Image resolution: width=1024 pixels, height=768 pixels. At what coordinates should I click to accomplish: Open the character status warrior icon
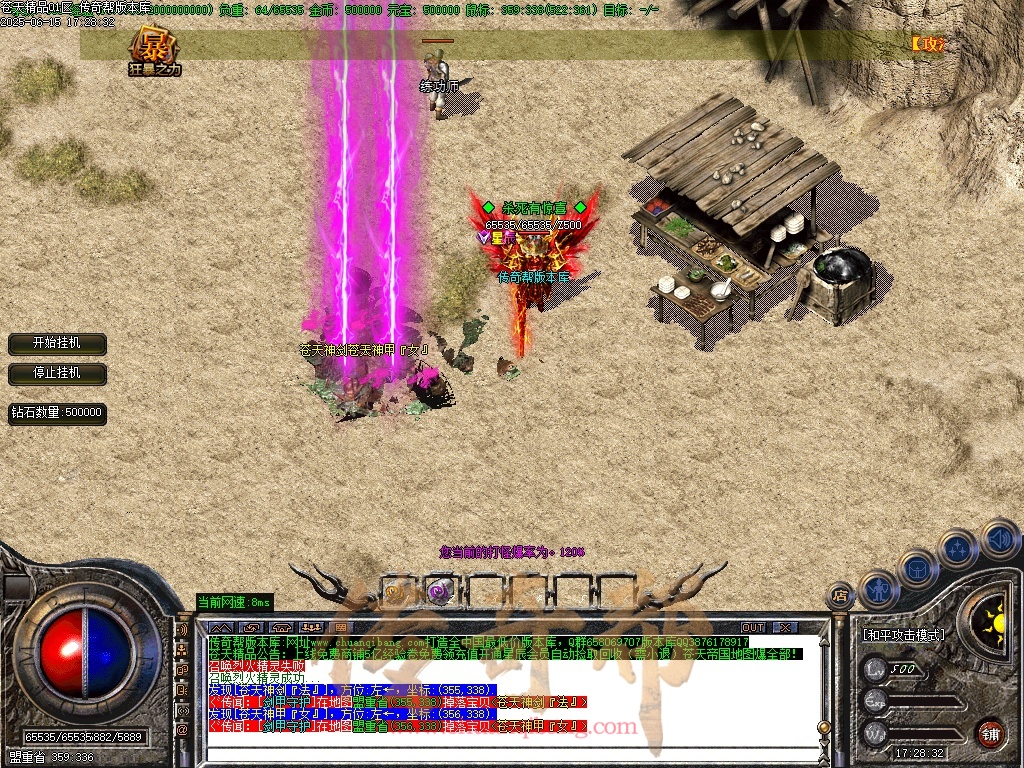coord(879,589)
